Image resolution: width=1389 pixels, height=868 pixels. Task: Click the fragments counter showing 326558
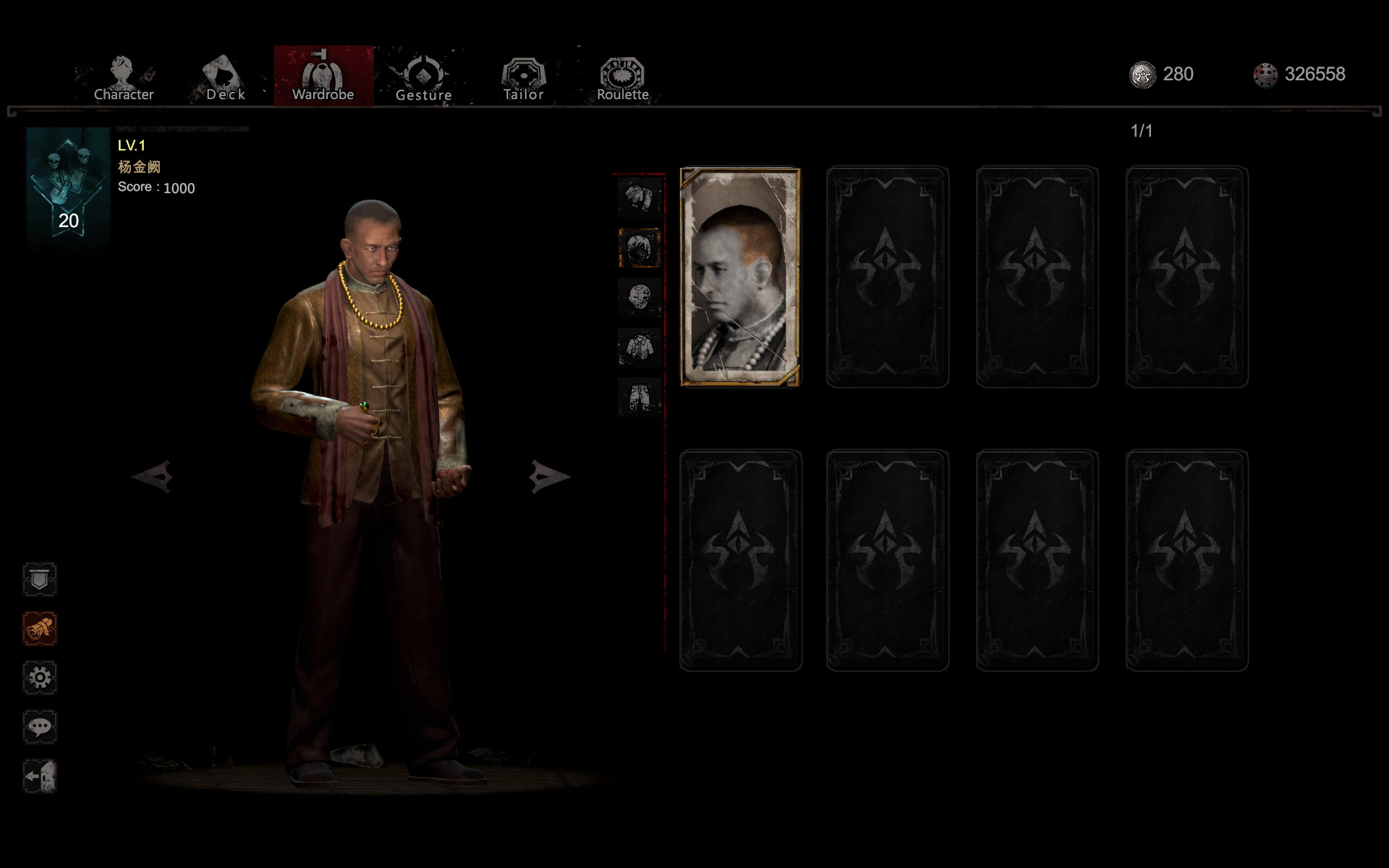(x=1299, y=74)
